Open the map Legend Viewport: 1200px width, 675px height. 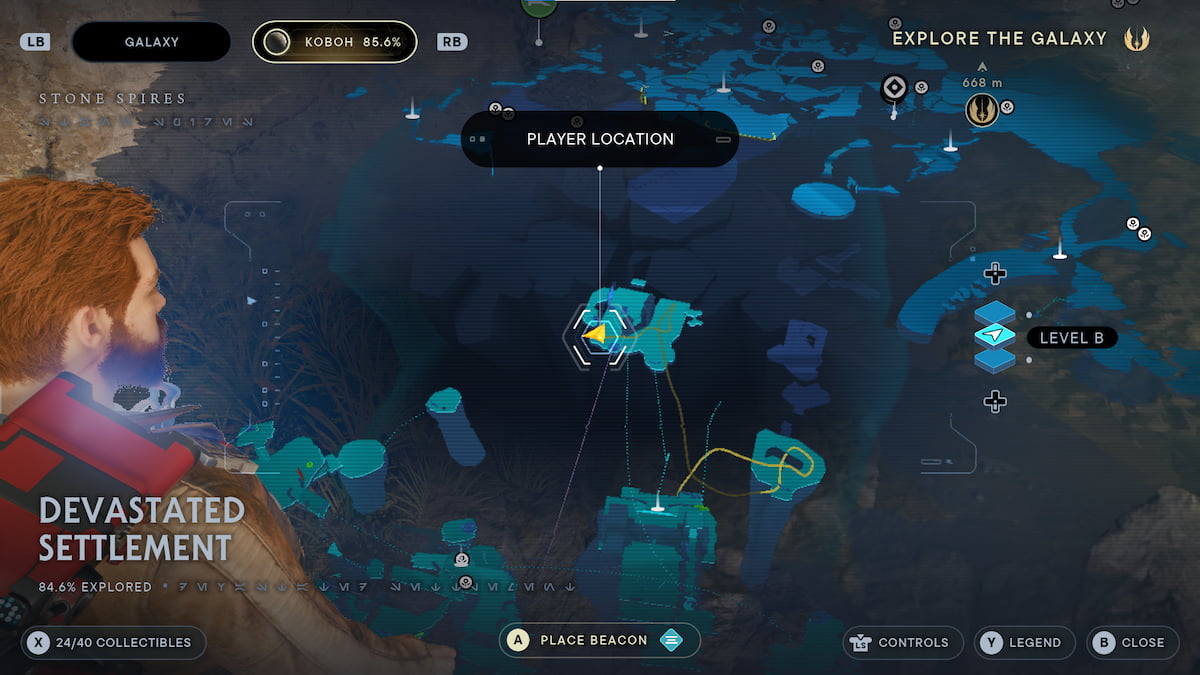point(1024,642)
